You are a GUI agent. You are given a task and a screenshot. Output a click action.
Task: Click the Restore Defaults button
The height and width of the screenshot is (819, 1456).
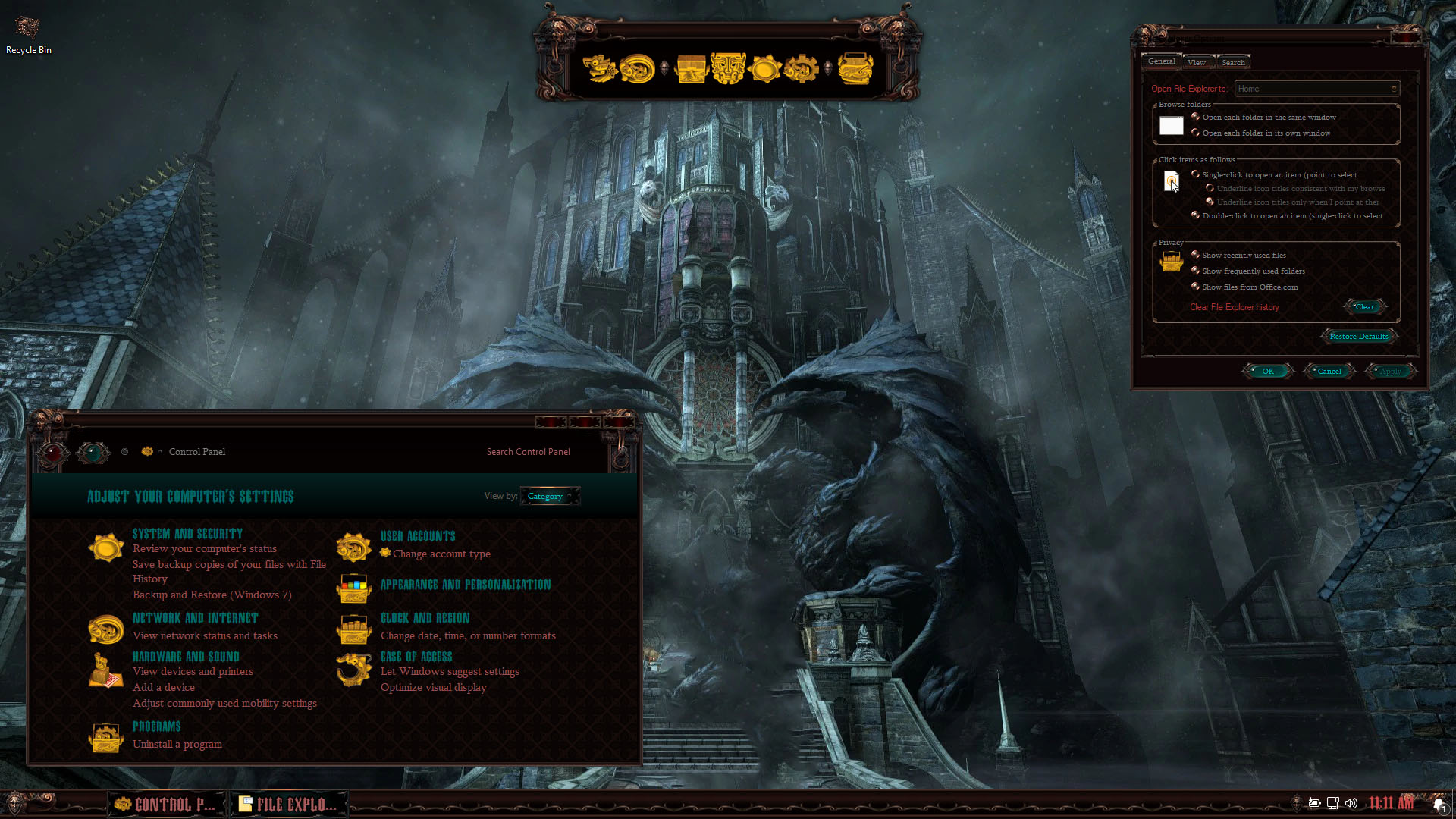click(x=1358, y=336)
